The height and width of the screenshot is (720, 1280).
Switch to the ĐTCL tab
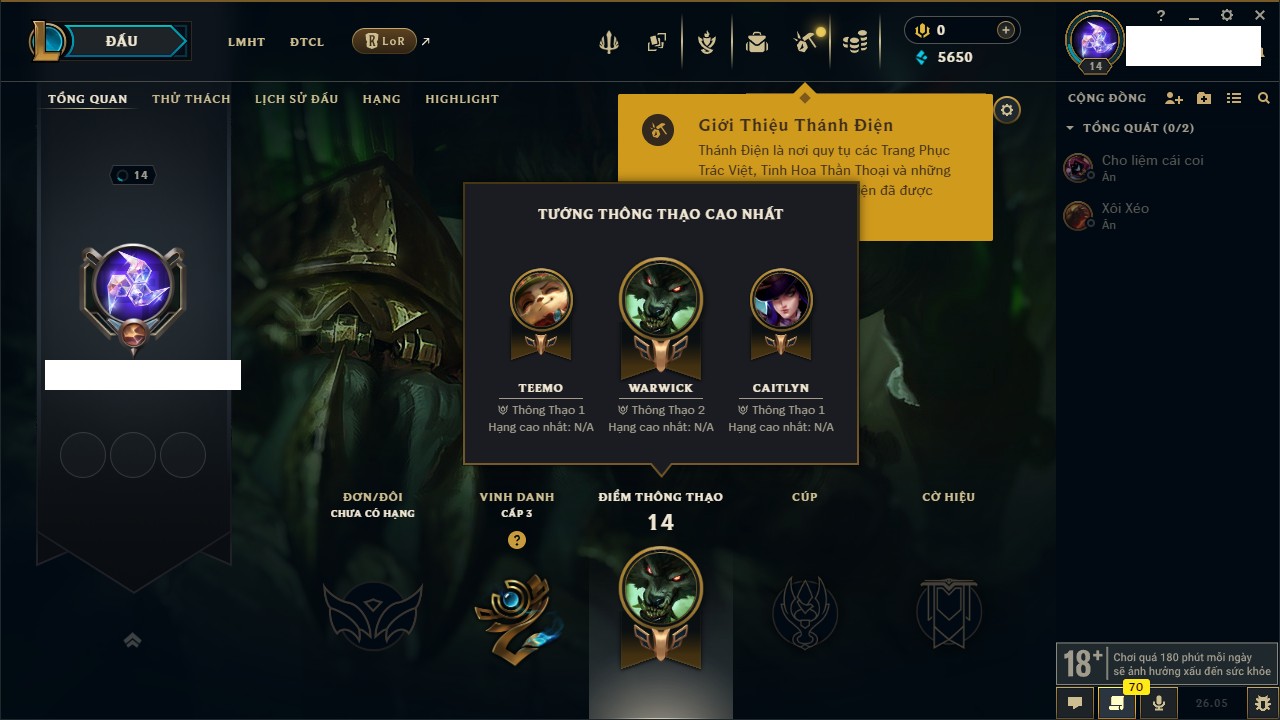[307, 42]
